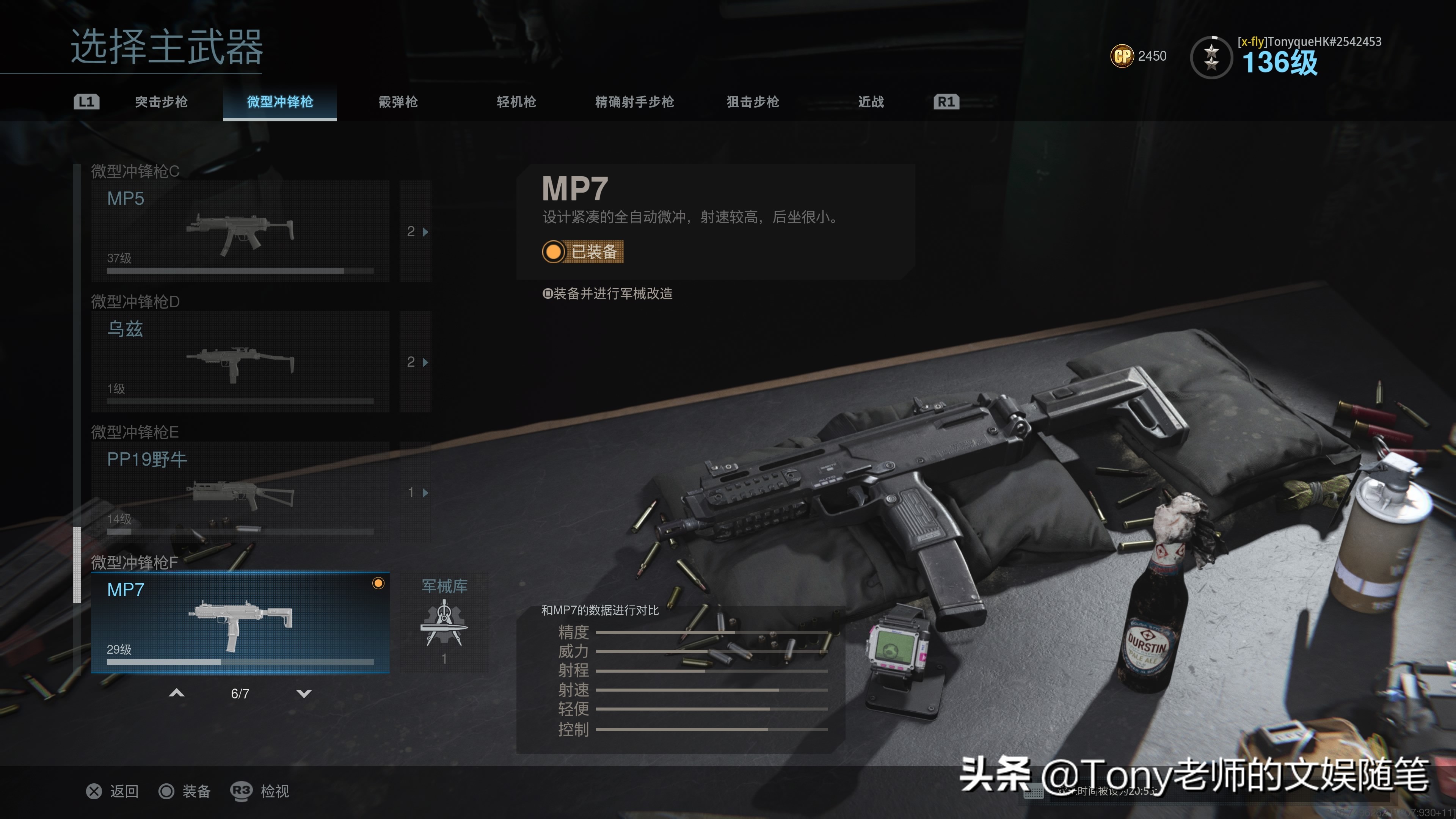Open the 狙击步枪 tab
This screenshot has width=1456, height=819.
point(753,102)
